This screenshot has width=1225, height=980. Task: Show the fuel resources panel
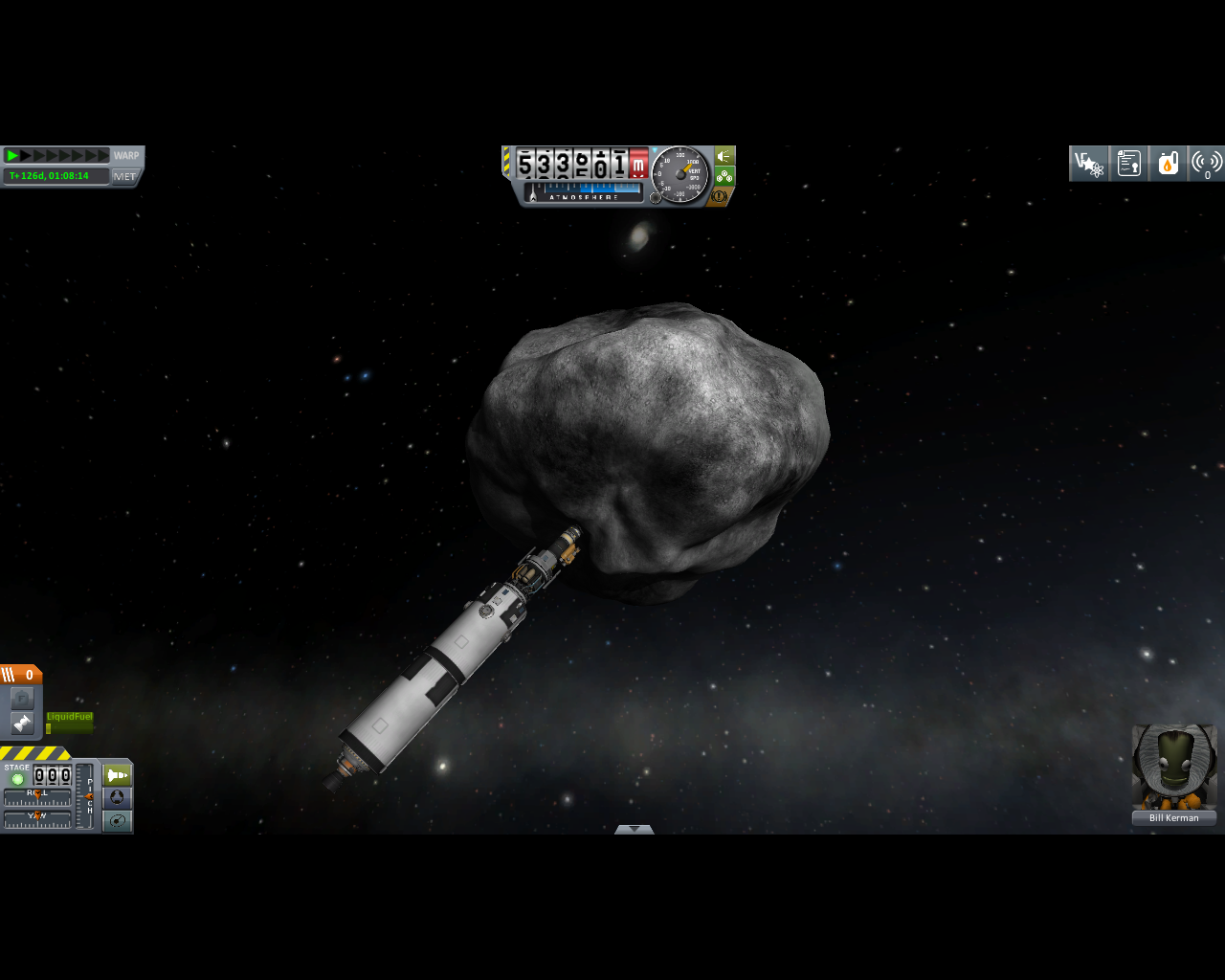(1168, 164)
